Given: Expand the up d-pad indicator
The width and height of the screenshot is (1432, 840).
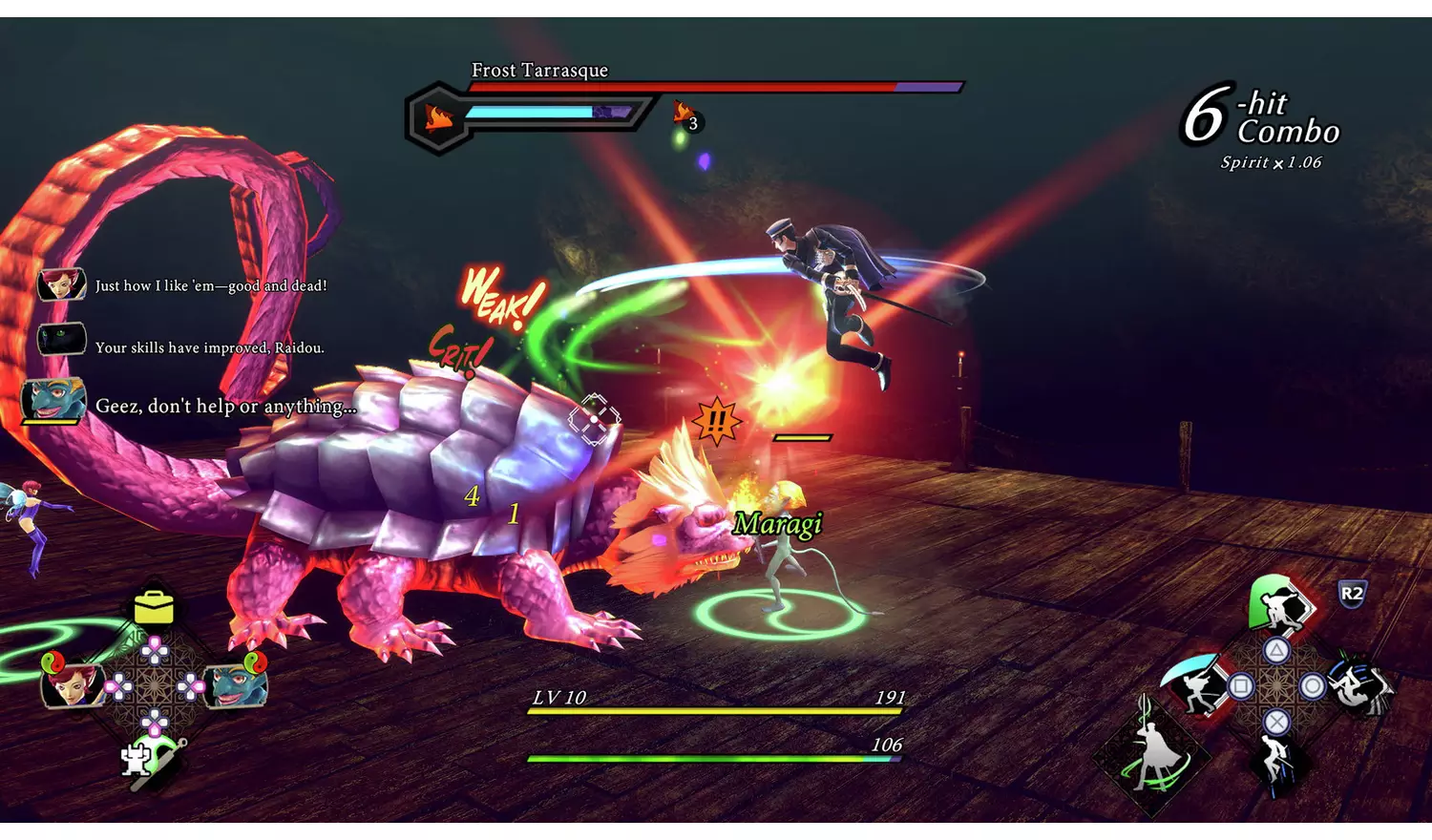Looking at the screenshot, I should (155, 649).
